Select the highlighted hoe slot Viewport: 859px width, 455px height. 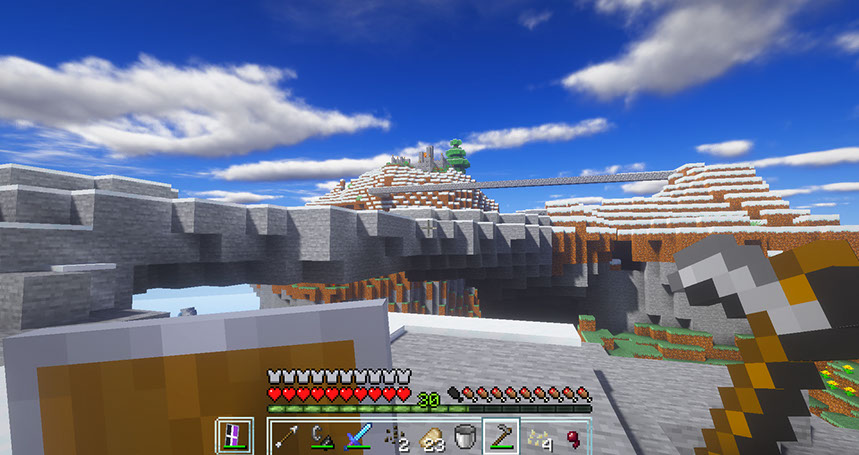click(500, 437)
